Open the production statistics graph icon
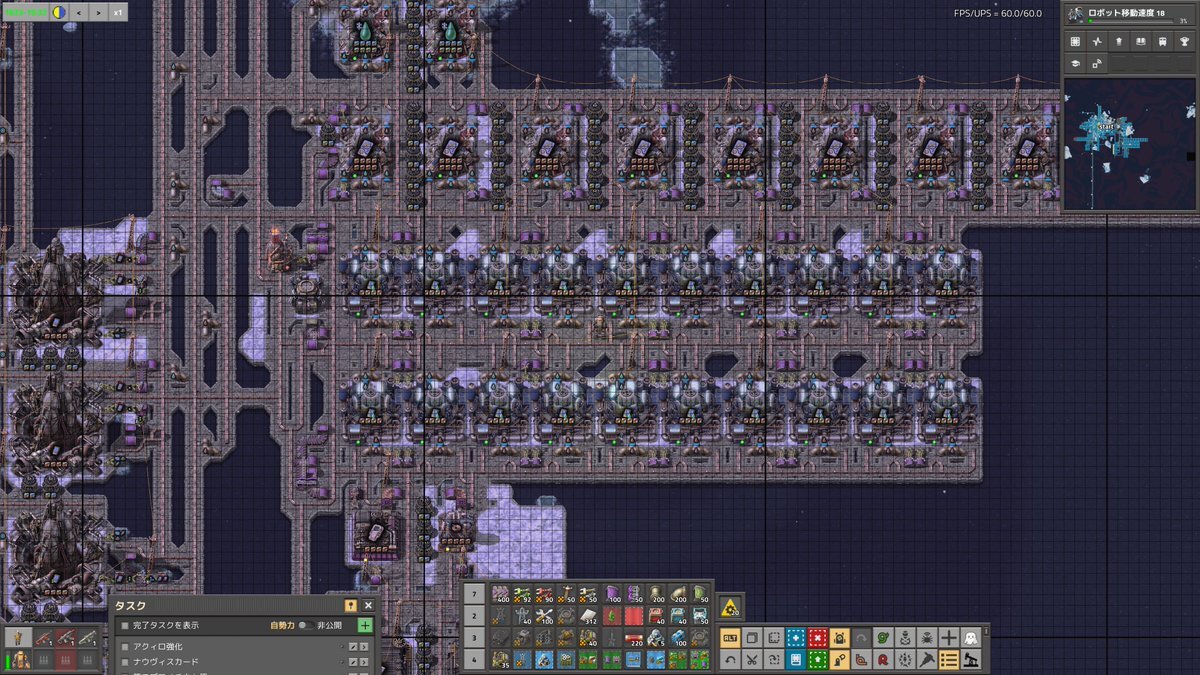The image size is (1200, 675). tap(1097, 41)
